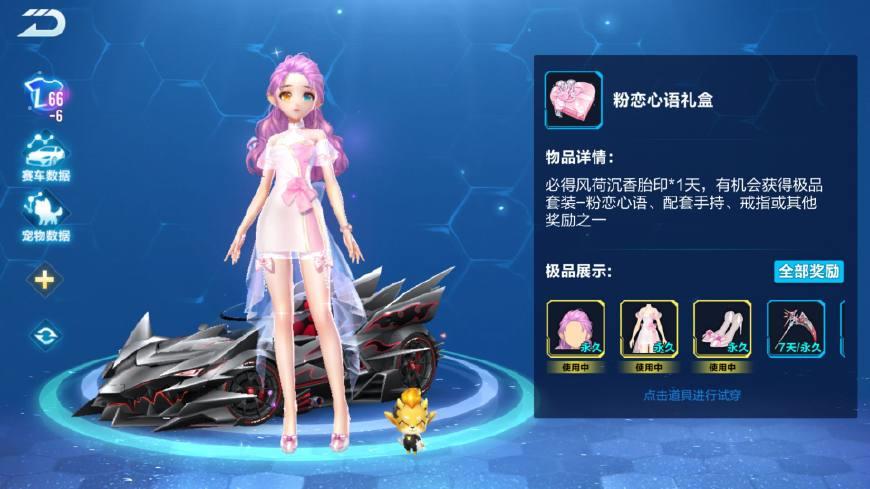Open the level 66 outfit rating icon
Image resolution: width=870 pixels, height=489 pixels.
pos(44,99)
